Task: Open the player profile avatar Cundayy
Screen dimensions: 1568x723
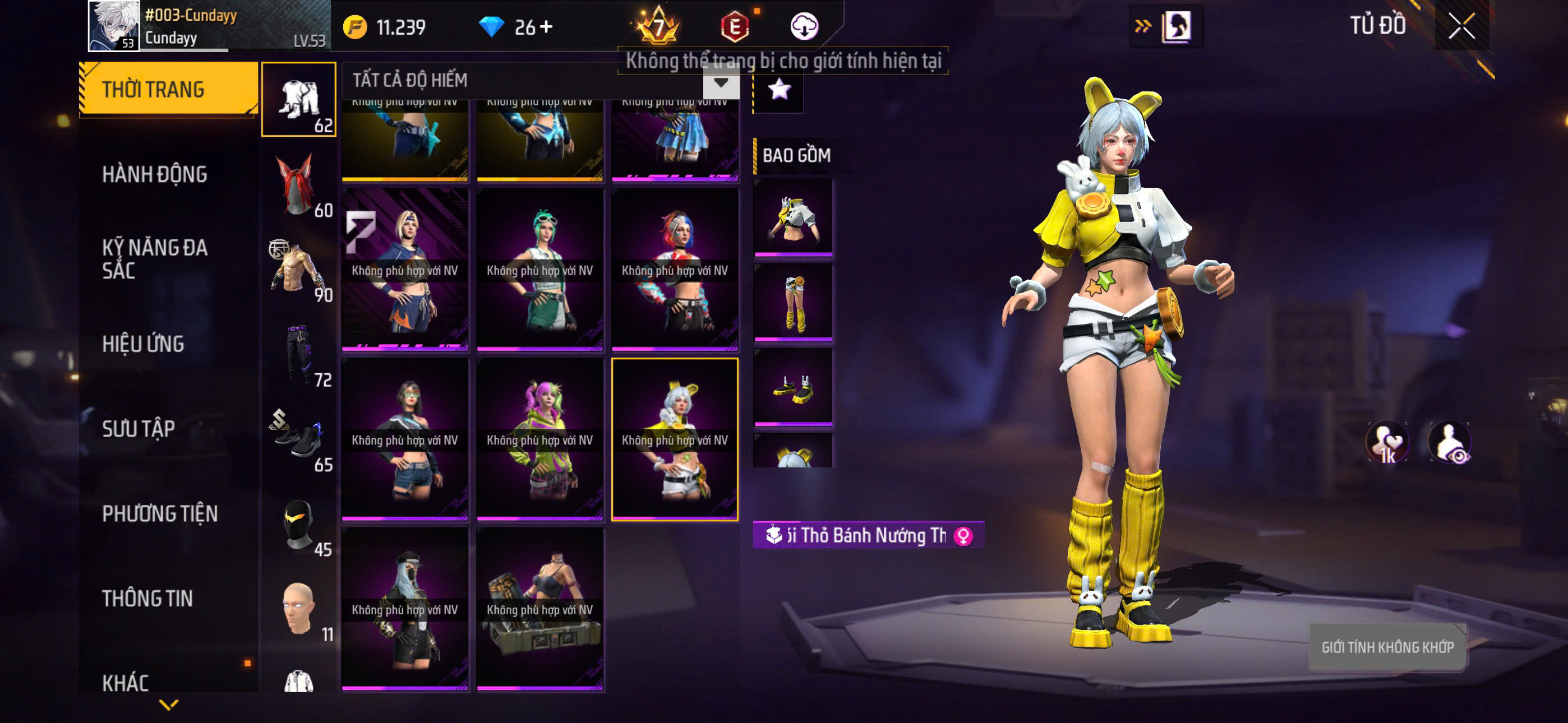Action: click(114, 26)
